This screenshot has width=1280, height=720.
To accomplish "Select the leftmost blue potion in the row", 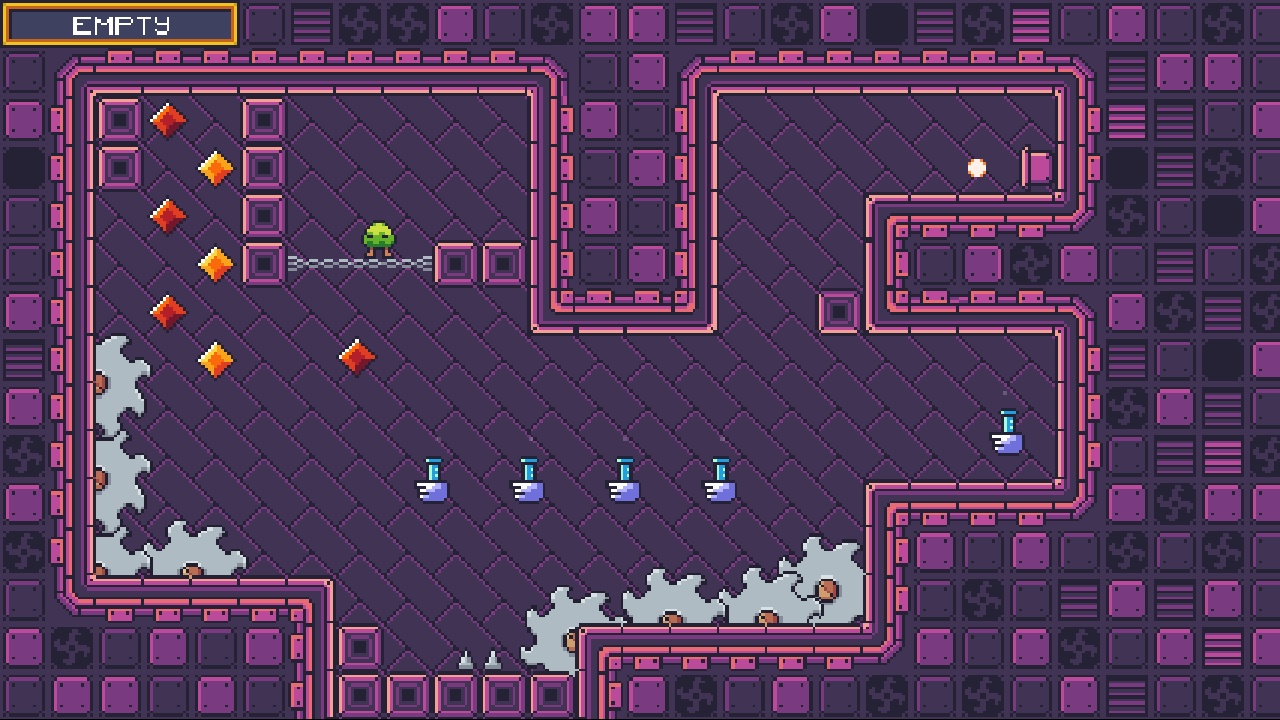I will click(x=433, y=482).
